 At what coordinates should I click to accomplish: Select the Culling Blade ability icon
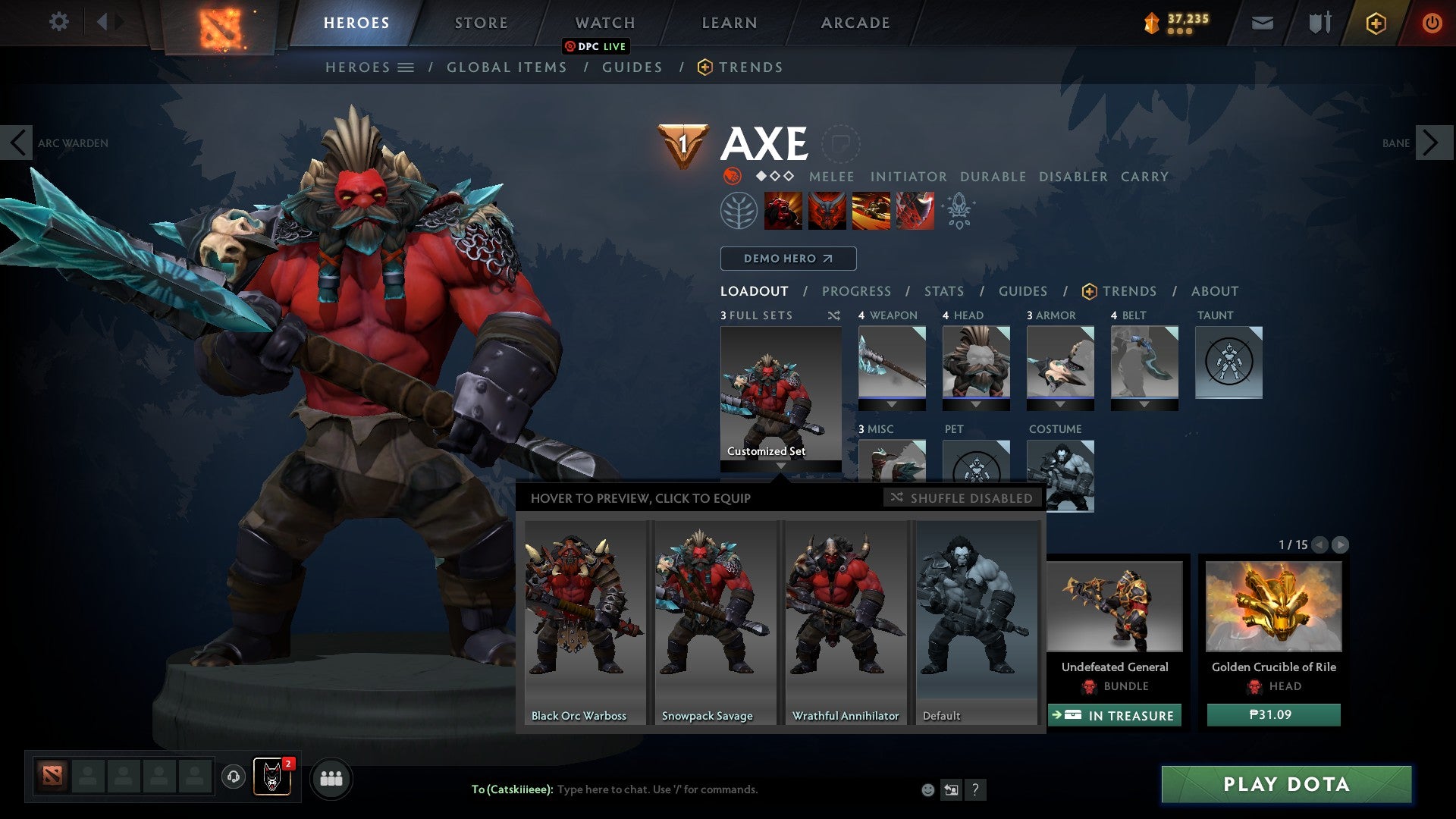point(914,211)
